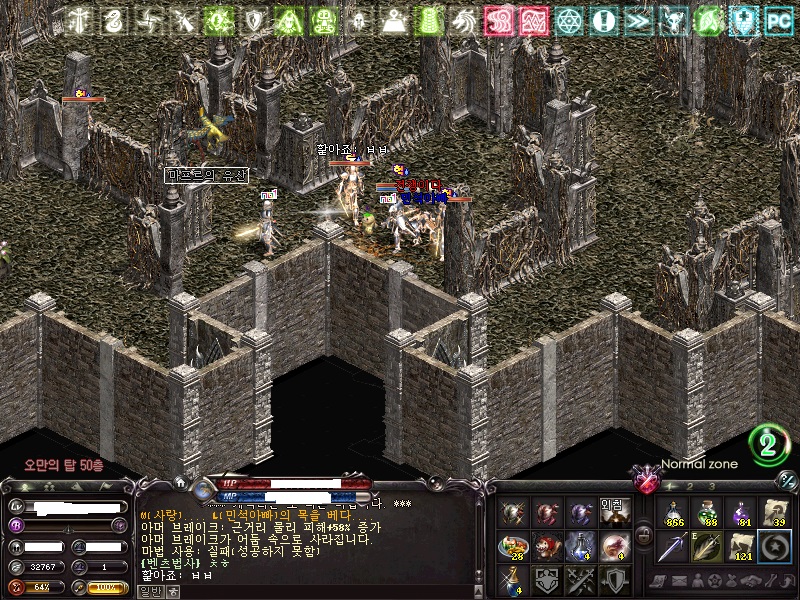Switch to hotbar page 3
The height and width of the screenshot is (600, 800).
click(711, 486)
